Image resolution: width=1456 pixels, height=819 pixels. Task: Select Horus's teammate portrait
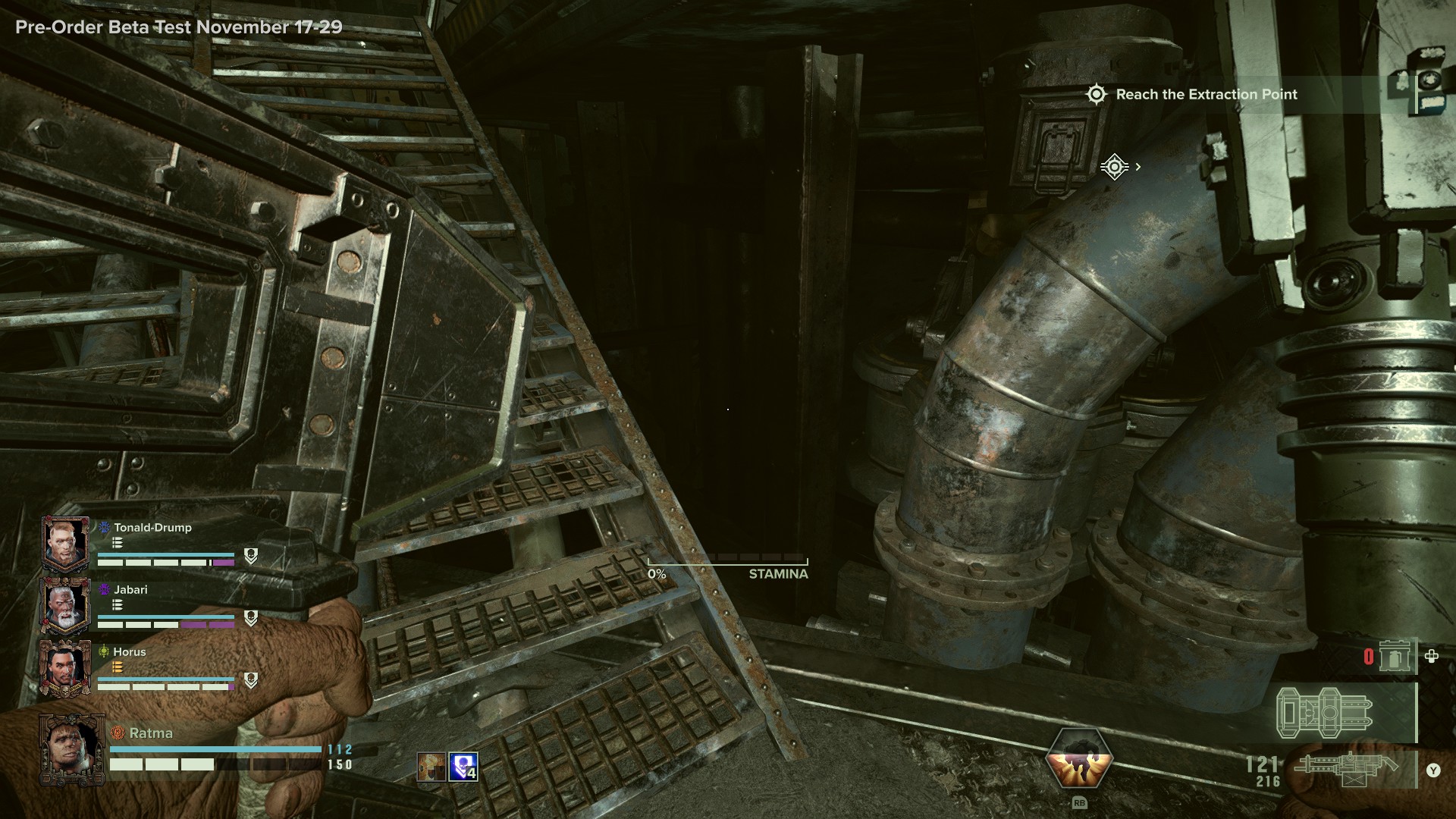pyautogui.click(x=66, y=668)
